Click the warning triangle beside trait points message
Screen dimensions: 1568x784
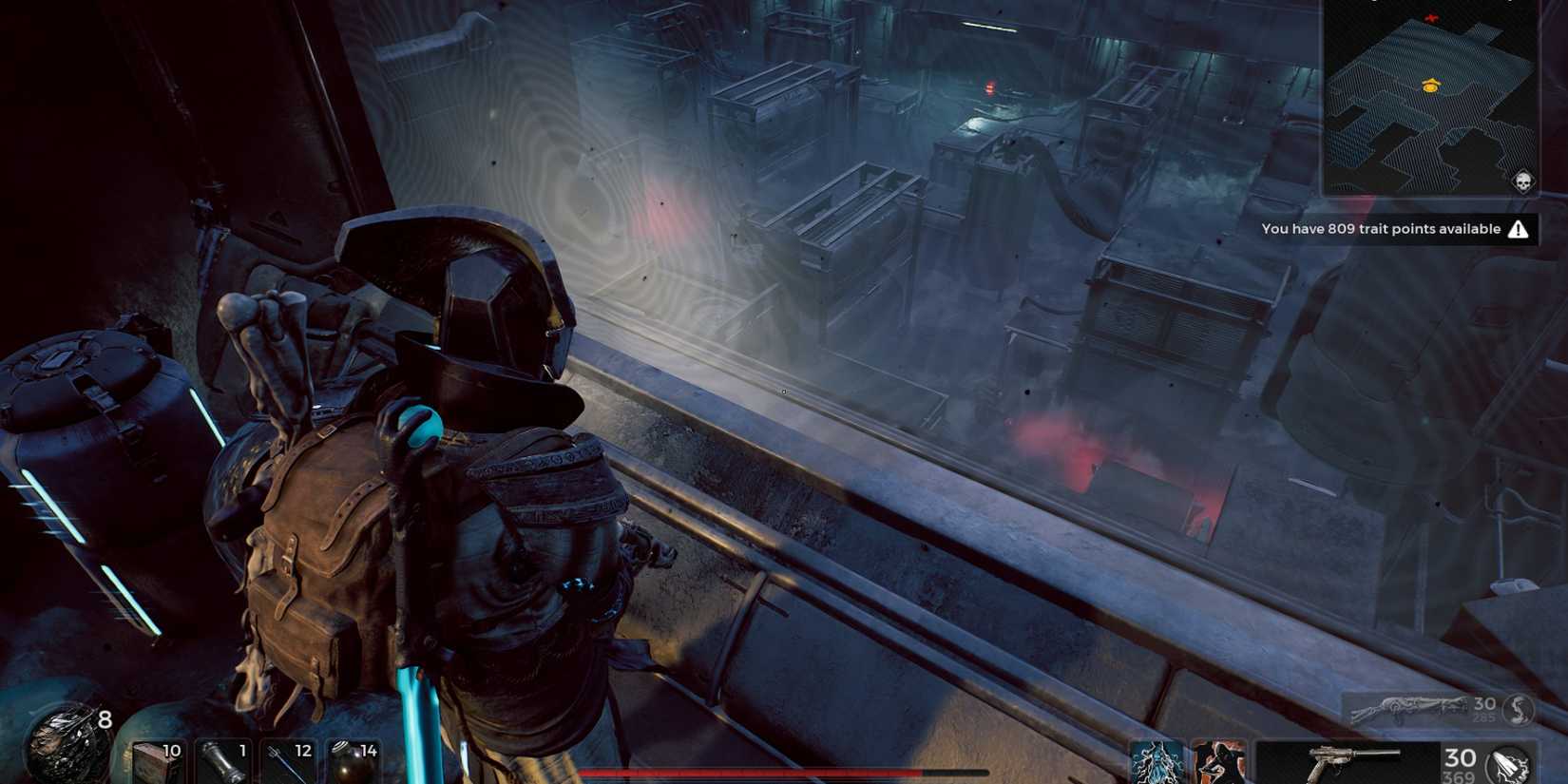point(1517,228)
